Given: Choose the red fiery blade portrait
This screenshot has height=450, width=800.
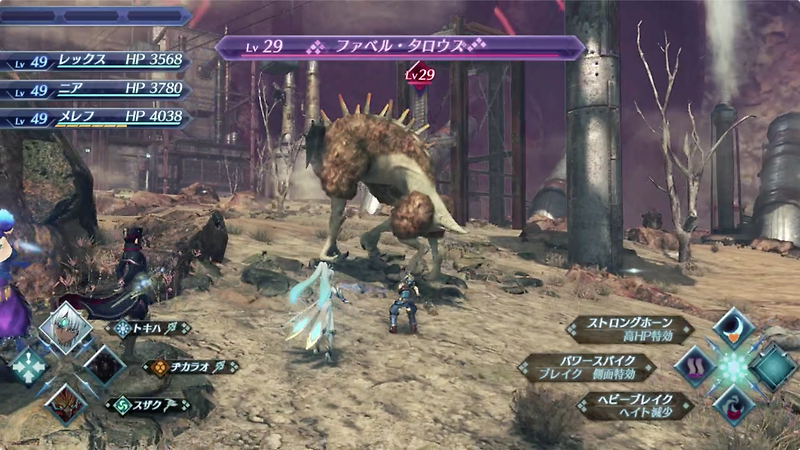Looking at the screenshot, I should tap(65, 404).
